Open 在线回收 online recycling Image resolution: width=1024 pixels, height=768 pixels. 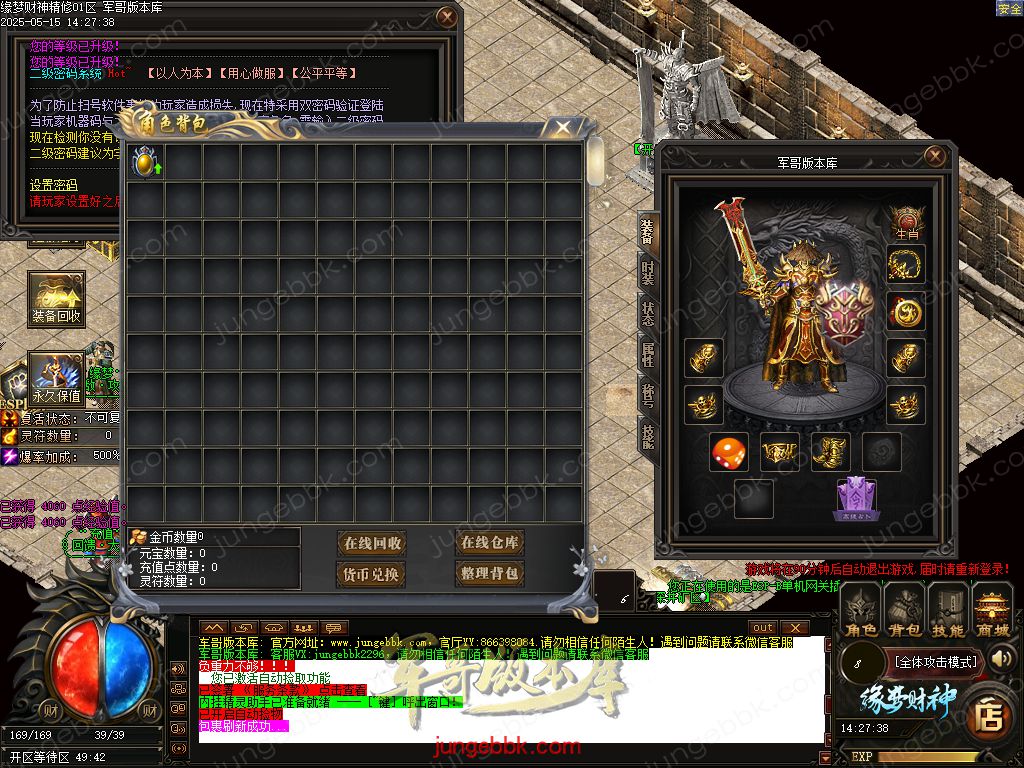[372, 543]
